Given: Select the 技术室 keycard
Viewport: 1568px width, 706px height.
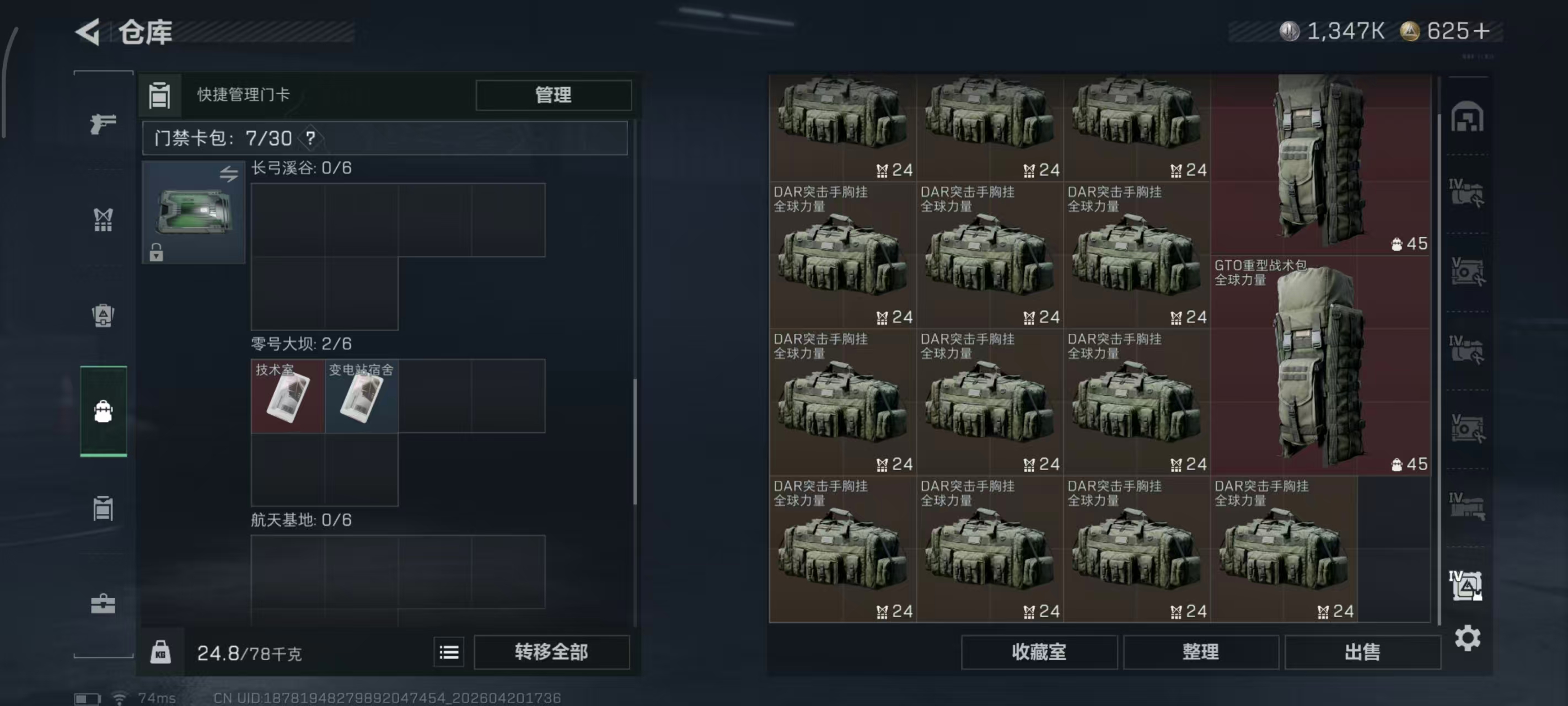Looking at the screenshot, I should 287,396.
